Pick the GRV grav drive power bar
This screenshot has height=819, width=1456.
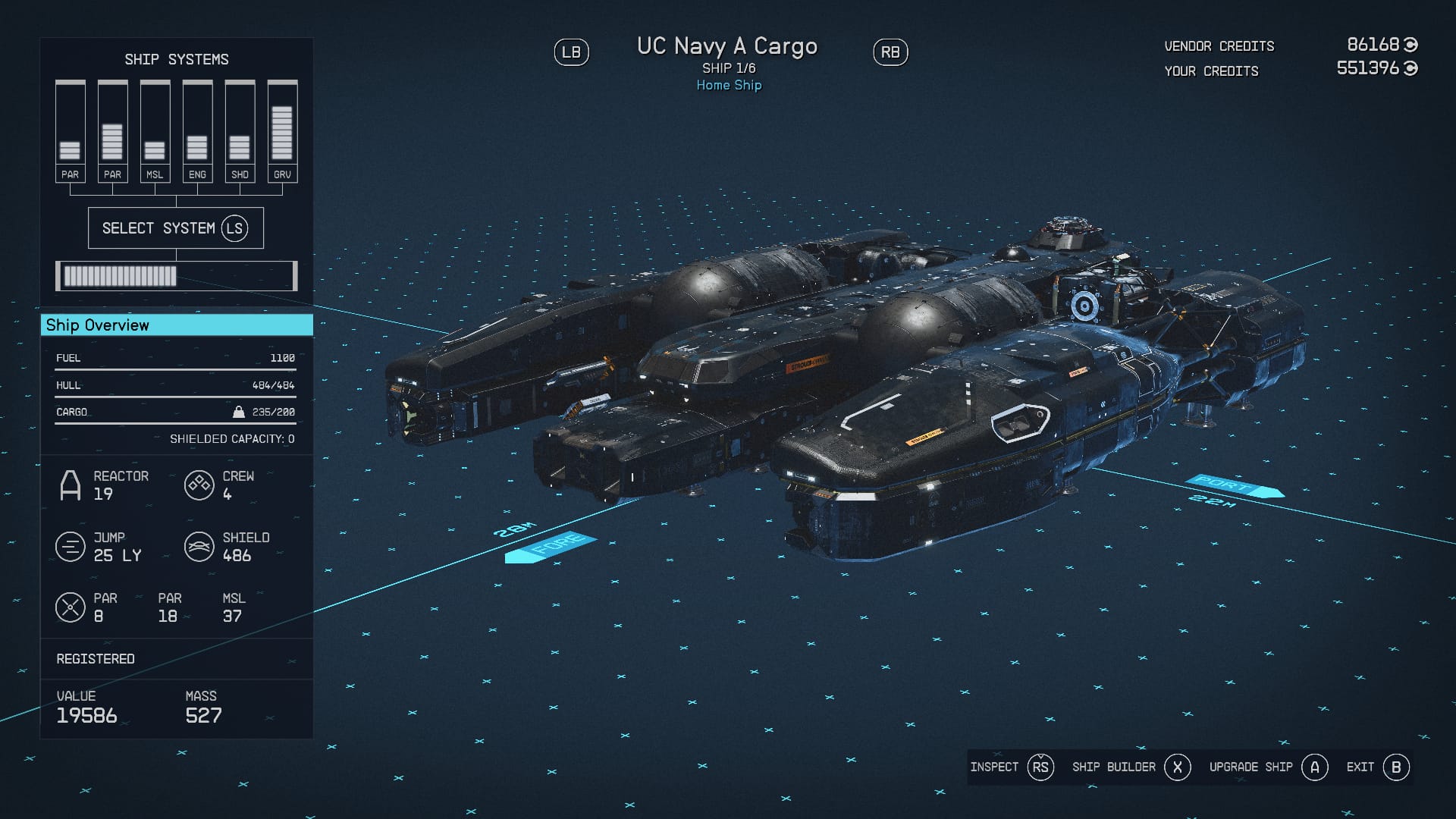pyautogui.click(x=282, y=130)
